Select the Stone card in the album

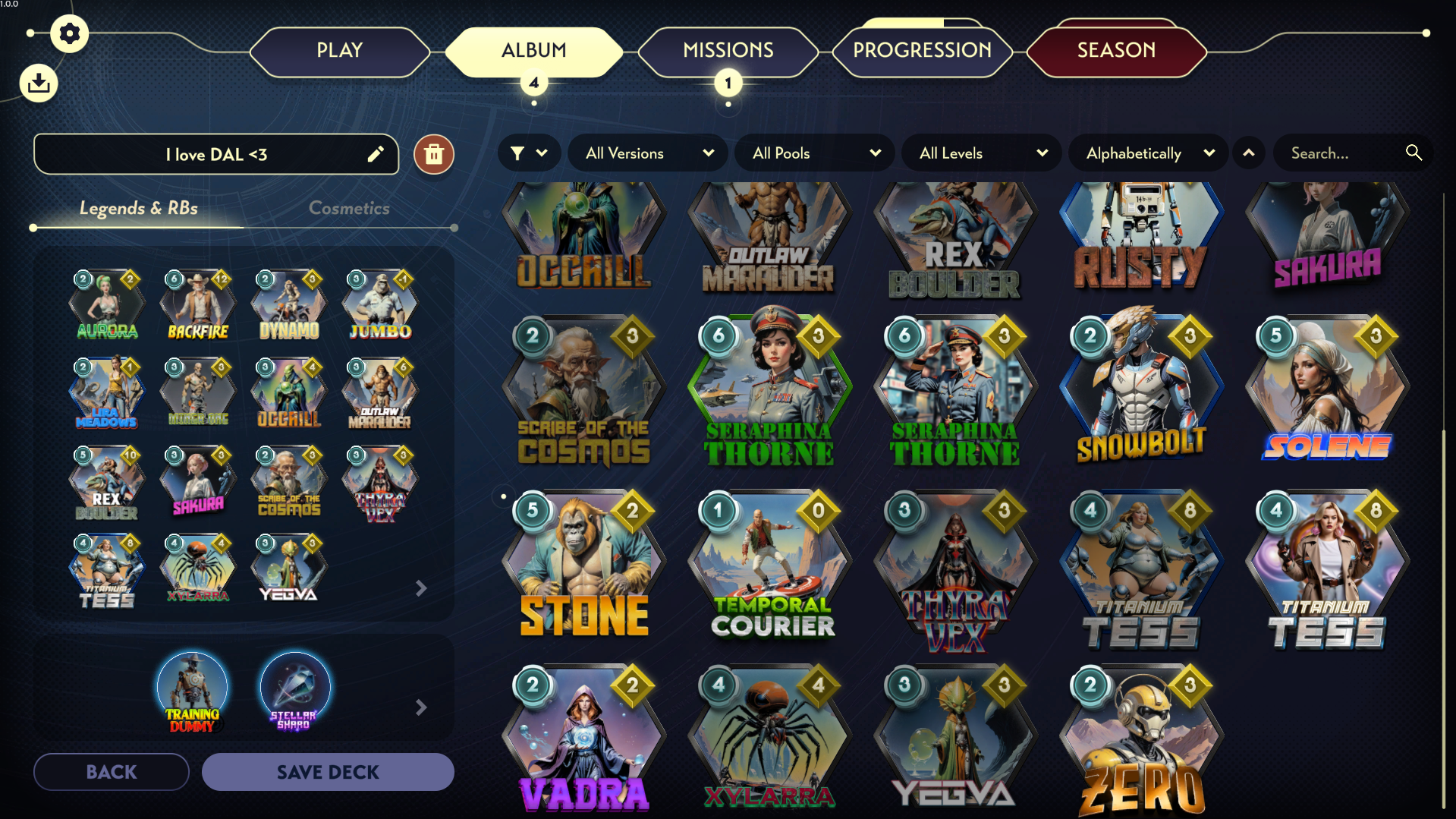pos(584,569)
